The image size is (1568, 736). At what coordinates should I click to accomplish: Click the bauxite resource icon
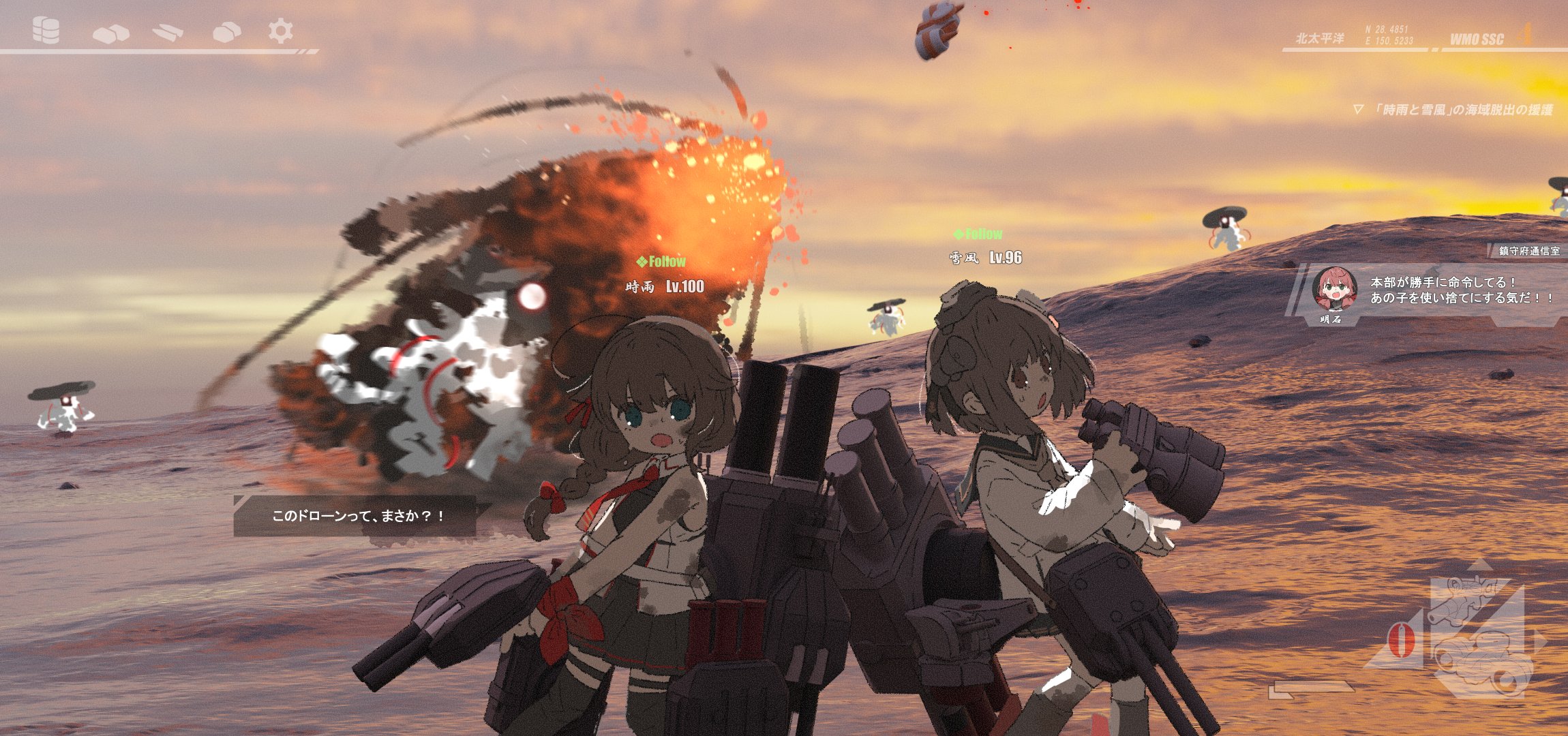(227, 31)
